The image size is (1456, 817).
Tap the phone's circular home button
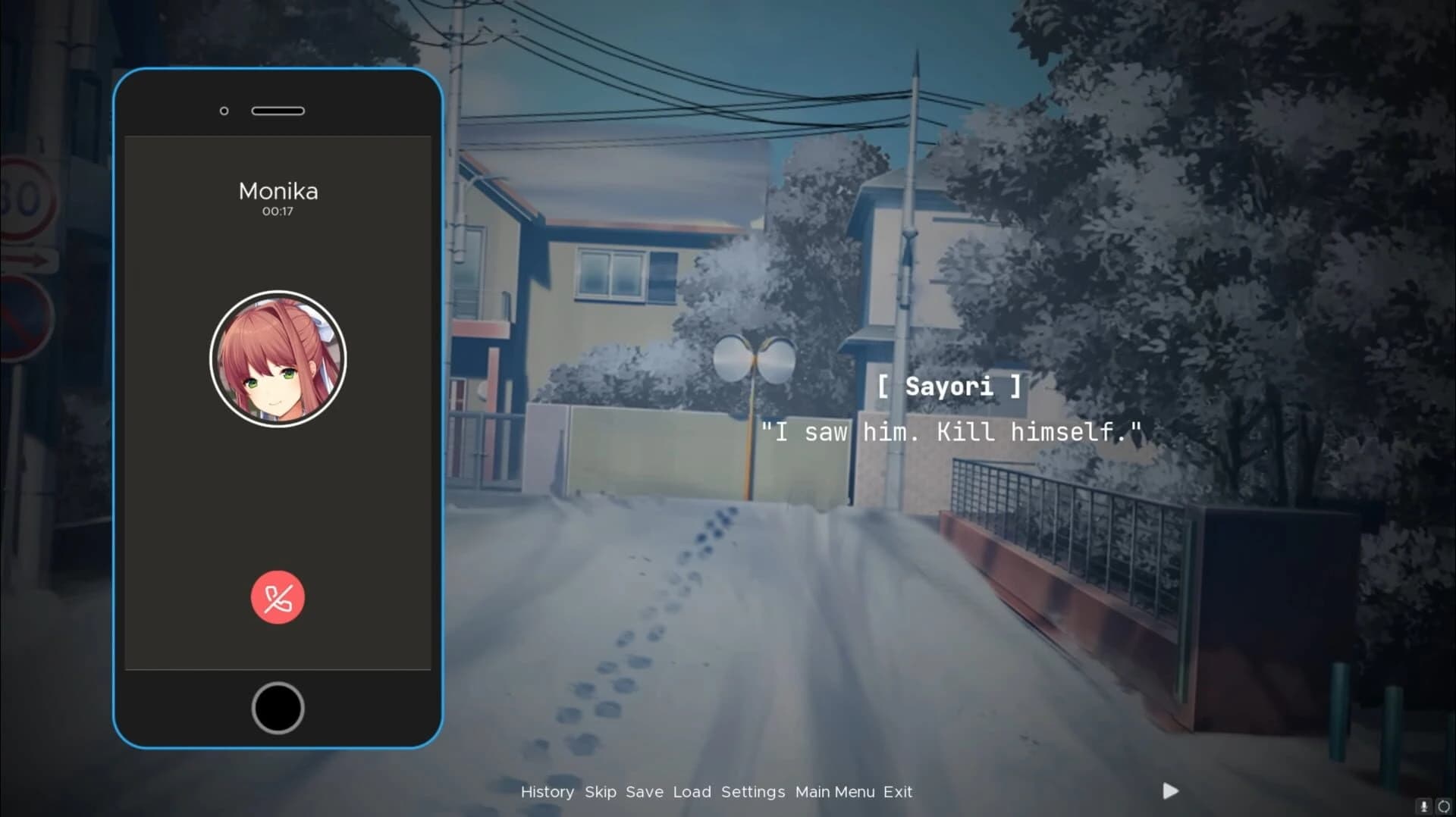[x=278, y=706]
